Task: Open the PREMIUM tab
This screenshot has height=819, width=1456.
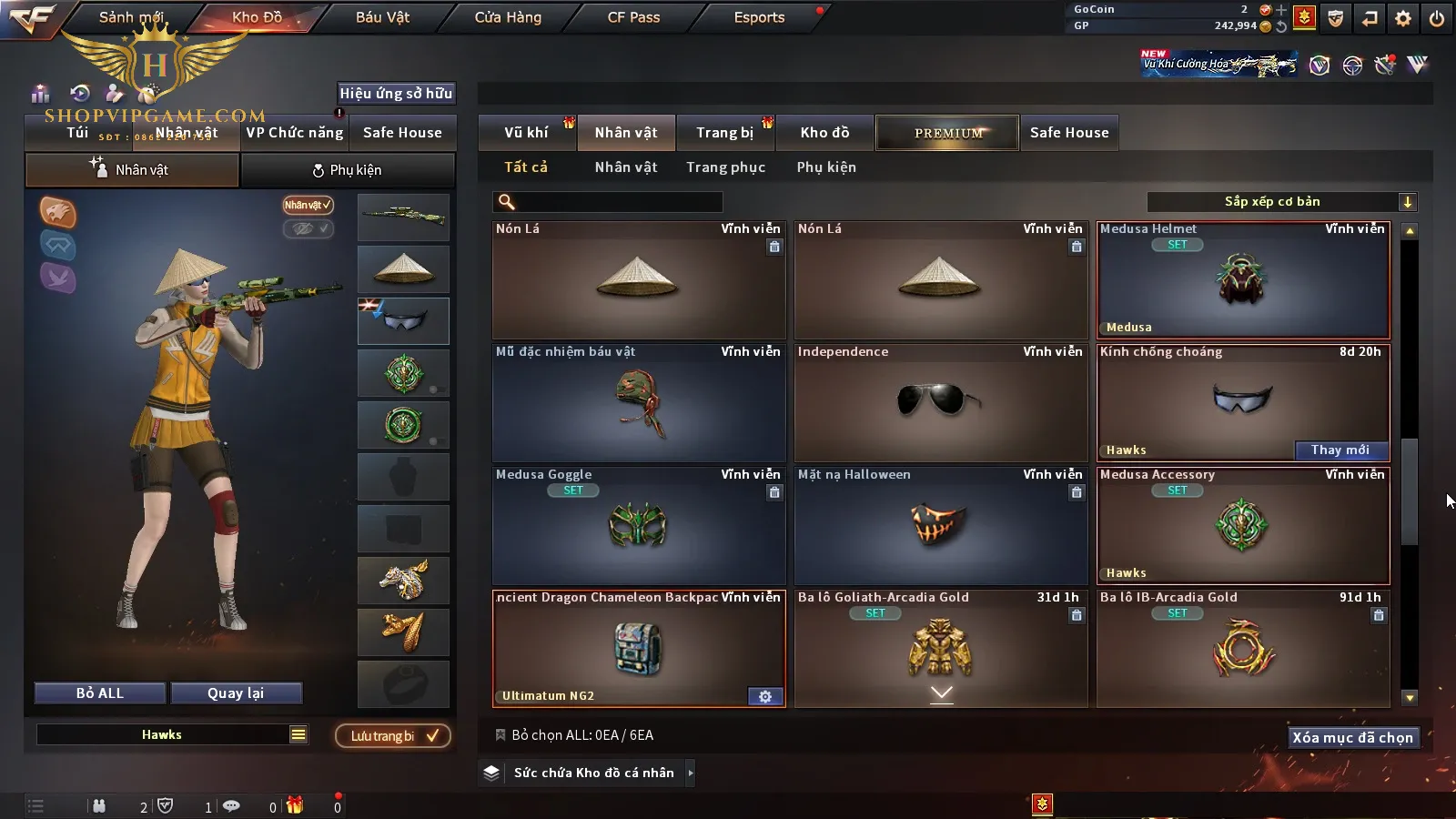Action: pos(947,133)
